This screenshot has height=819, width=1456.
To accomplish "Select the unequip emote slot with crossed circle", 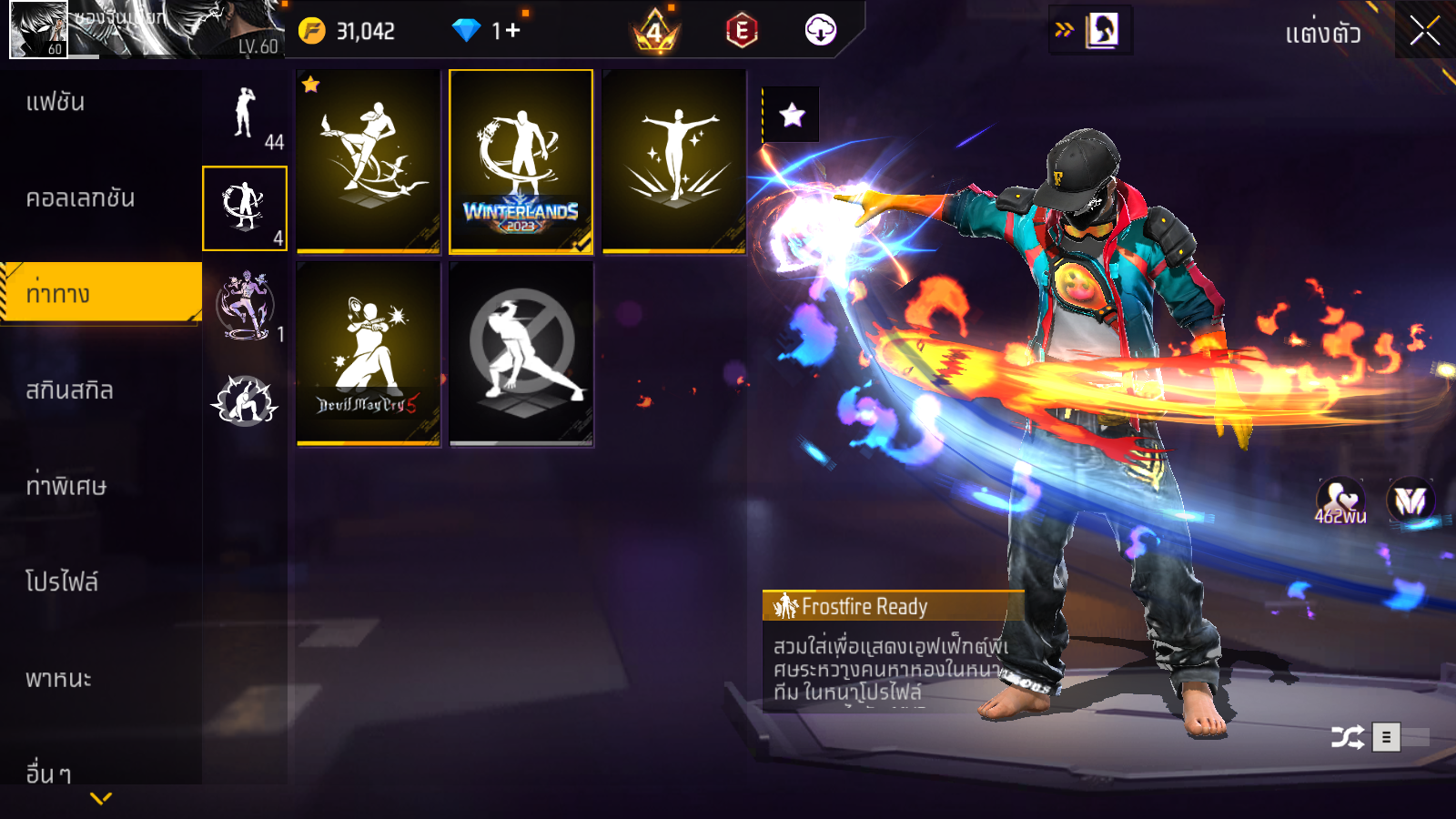I will [x=521, y=354].
